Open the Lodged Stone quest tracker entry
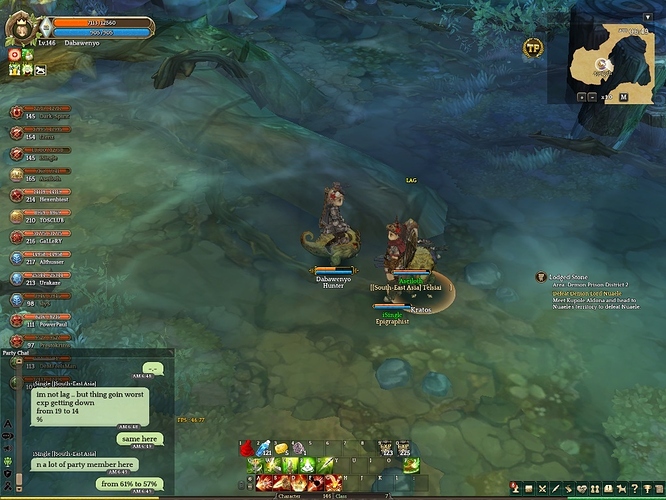This screenshot has height=500, width=666. (x=573, y=276)
